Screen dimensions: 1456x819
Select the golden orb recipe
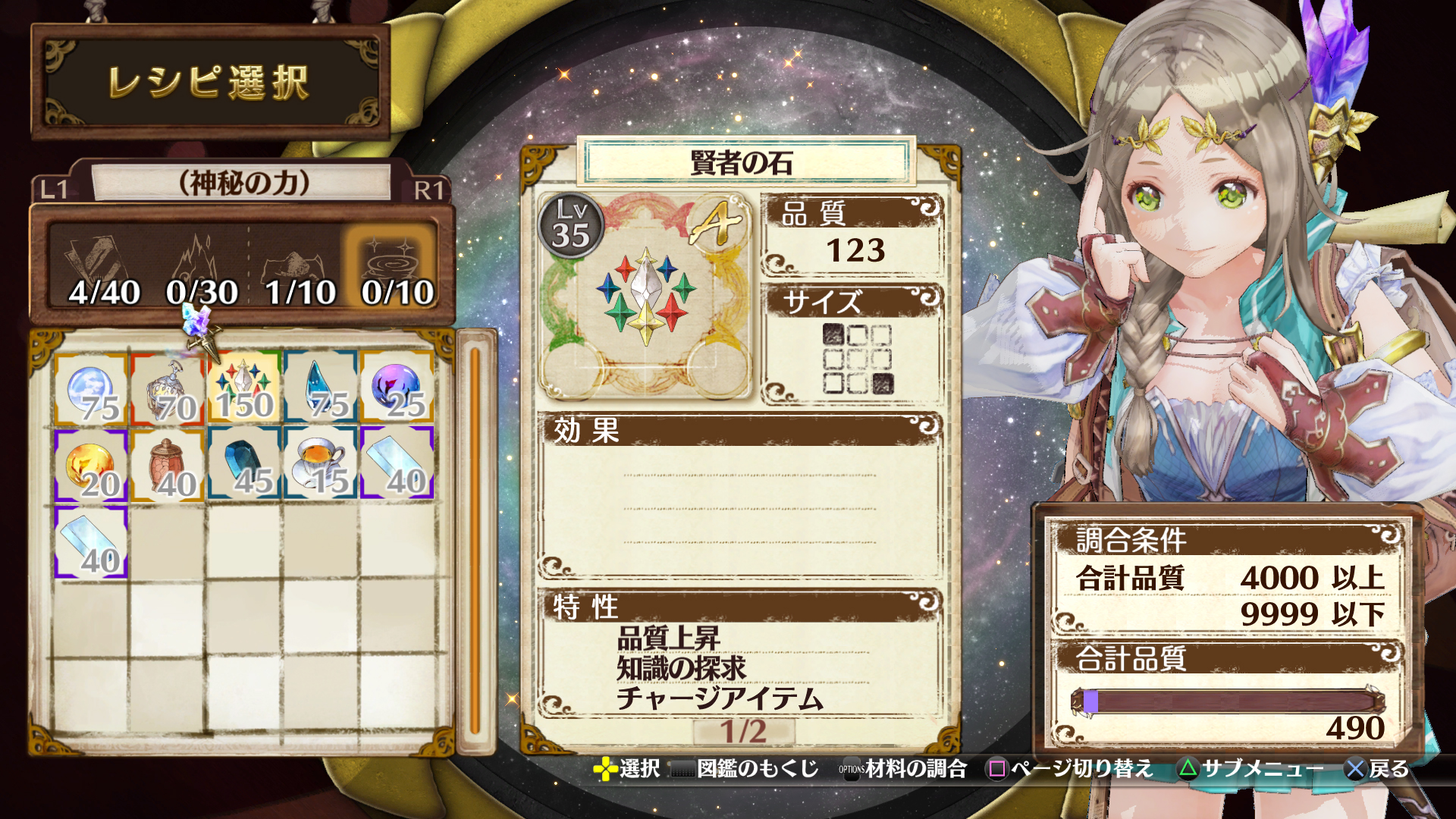[91, 464]
